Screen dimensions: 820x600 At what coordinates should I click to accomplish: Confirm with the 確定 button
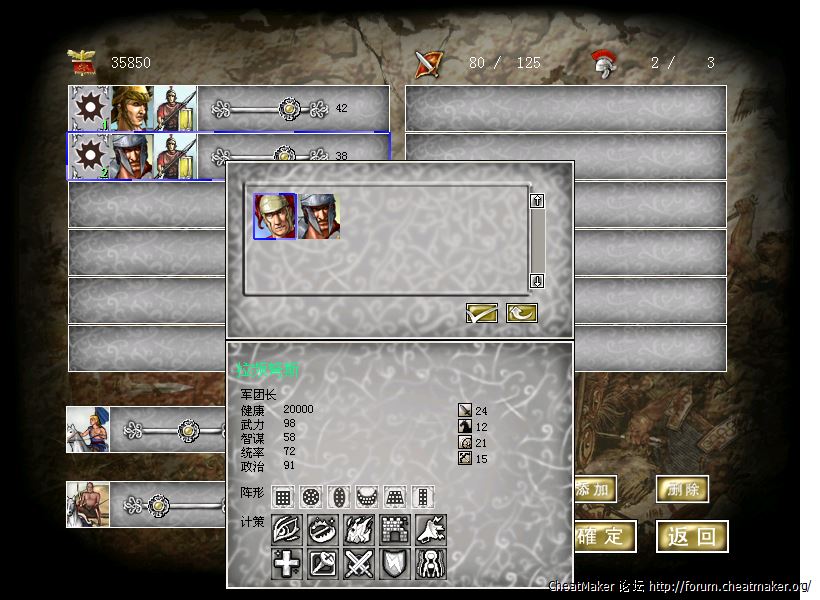click(x=603, y=536)
